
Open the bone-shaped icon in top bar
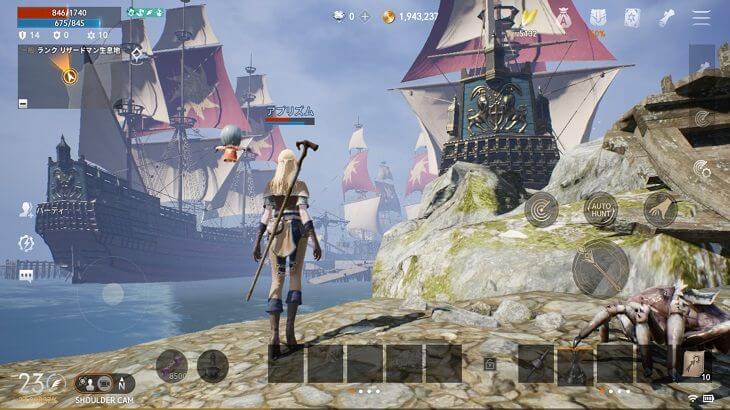pyautogui.click(x=667, y=17)
